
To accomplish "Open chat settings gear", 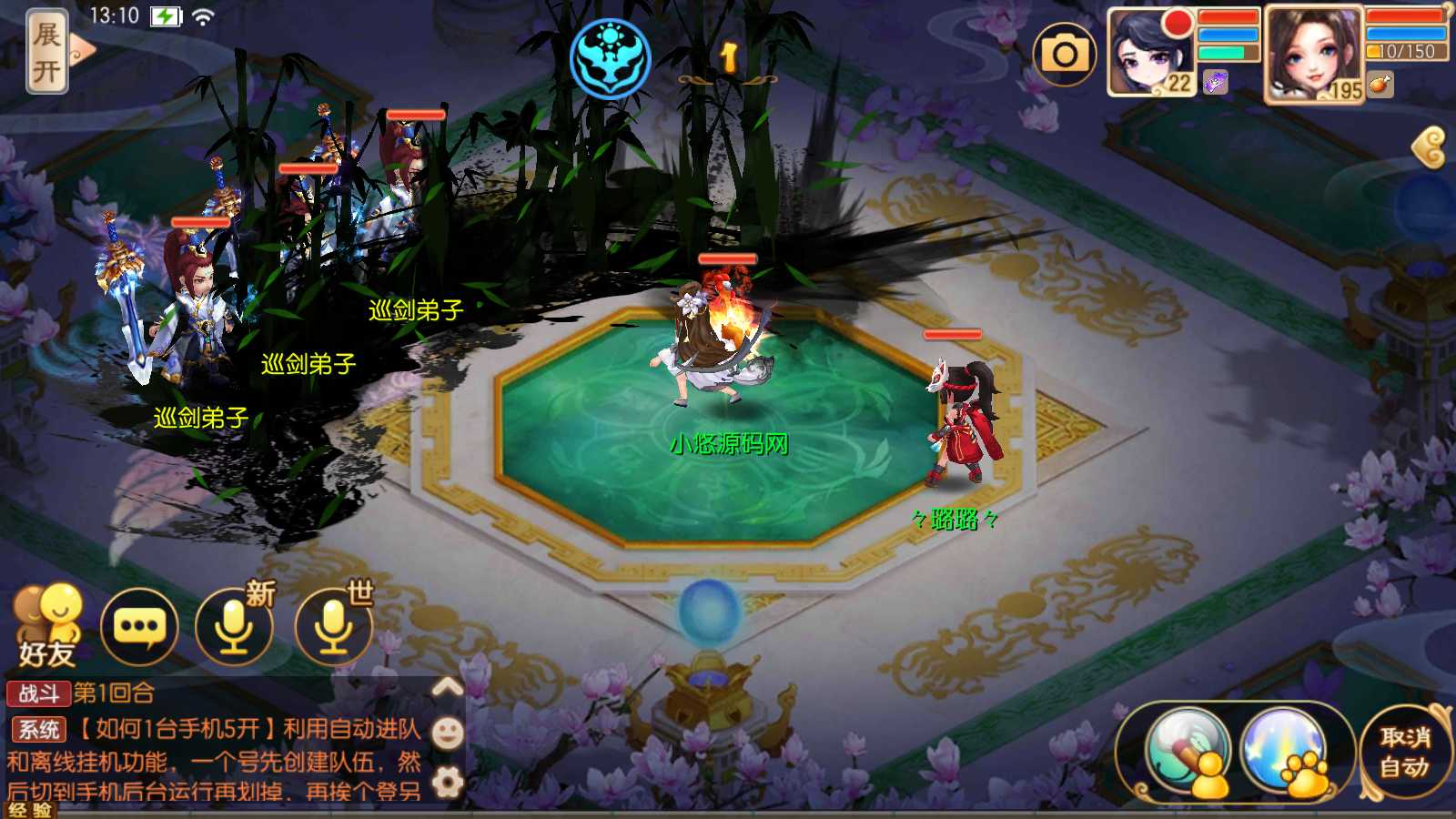I will pos(447,782).
